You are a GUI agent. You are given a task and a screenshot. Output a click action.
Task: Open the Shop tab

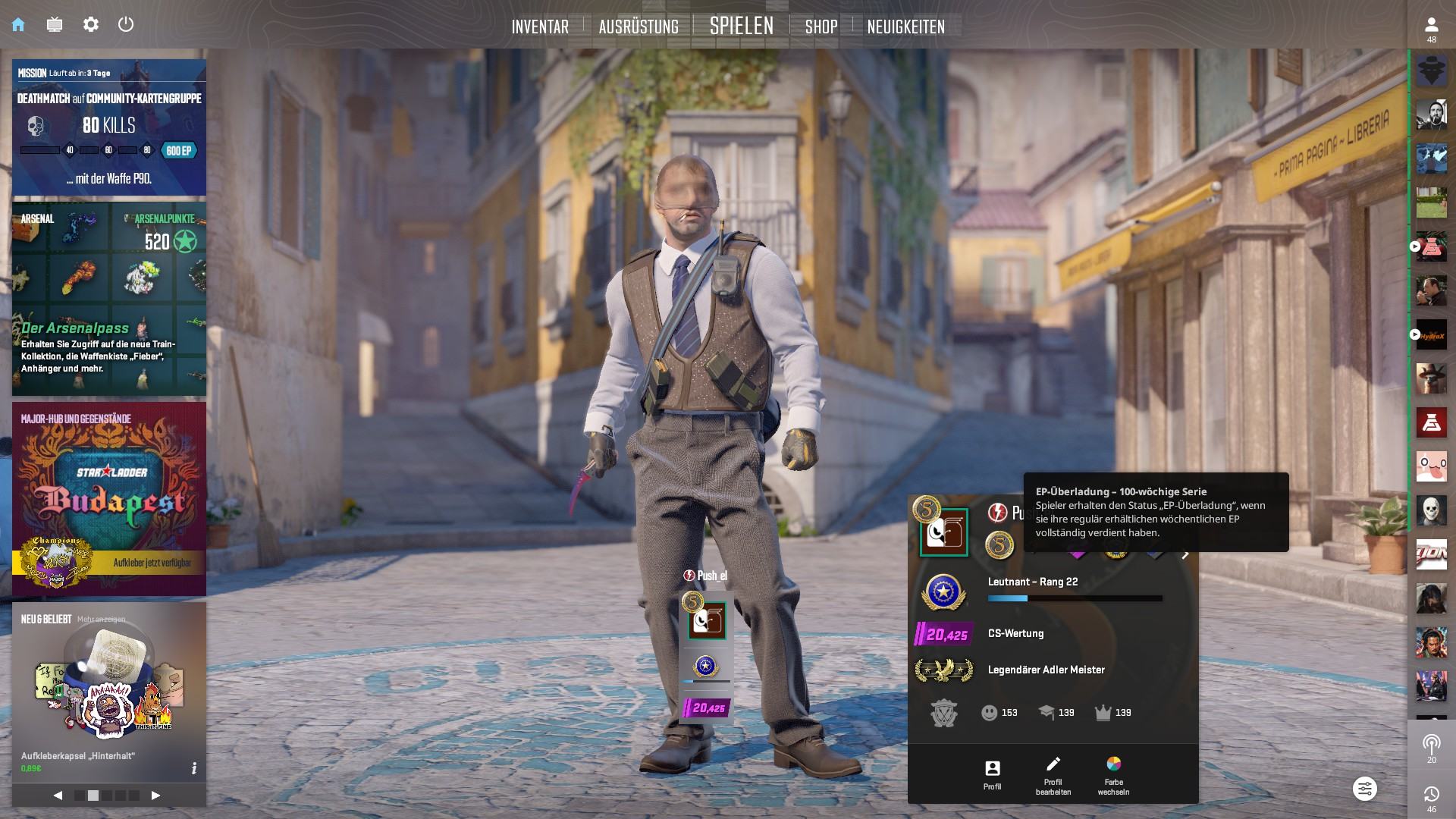tap(821, 27)
